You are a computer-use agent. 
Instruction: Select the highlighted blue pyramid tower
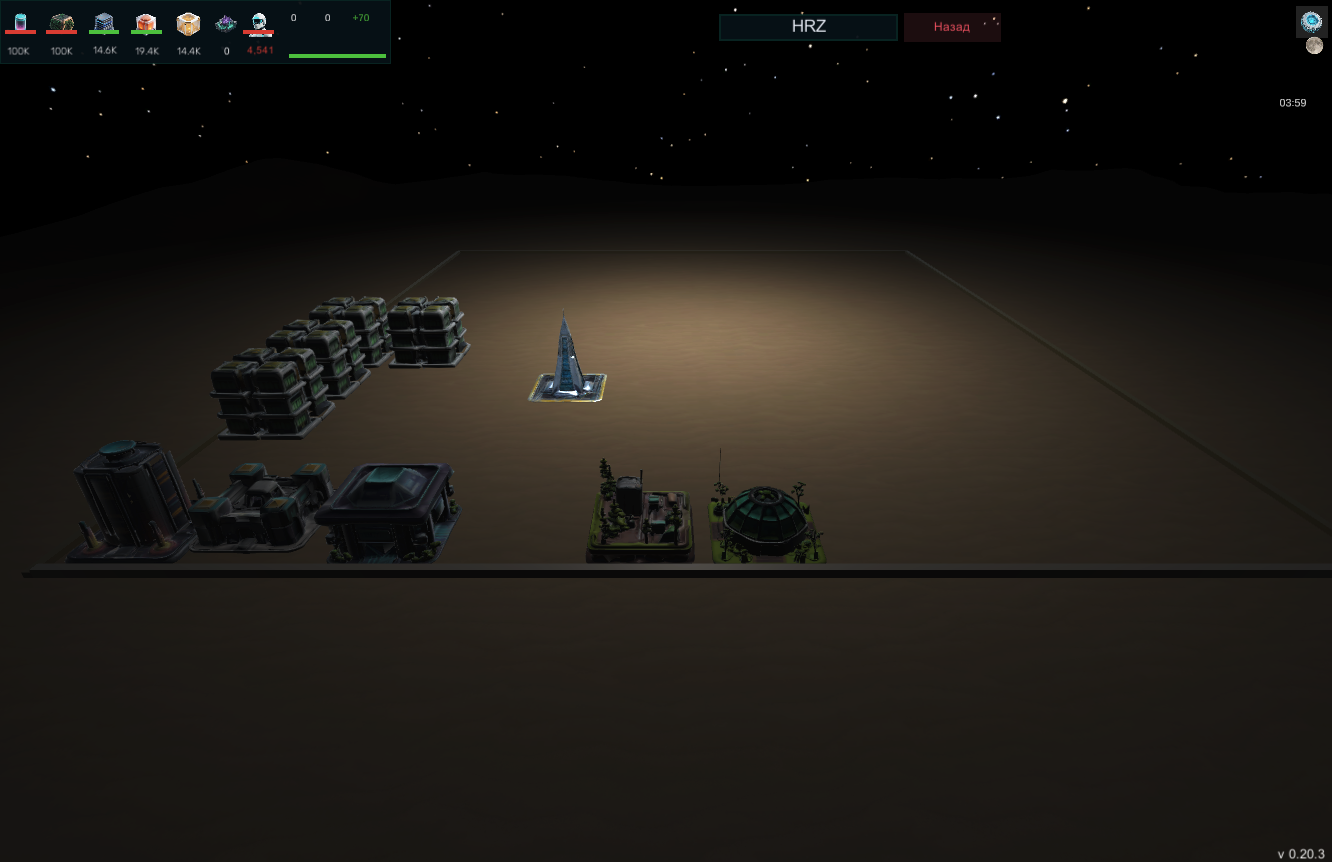(x=567, y=360)
